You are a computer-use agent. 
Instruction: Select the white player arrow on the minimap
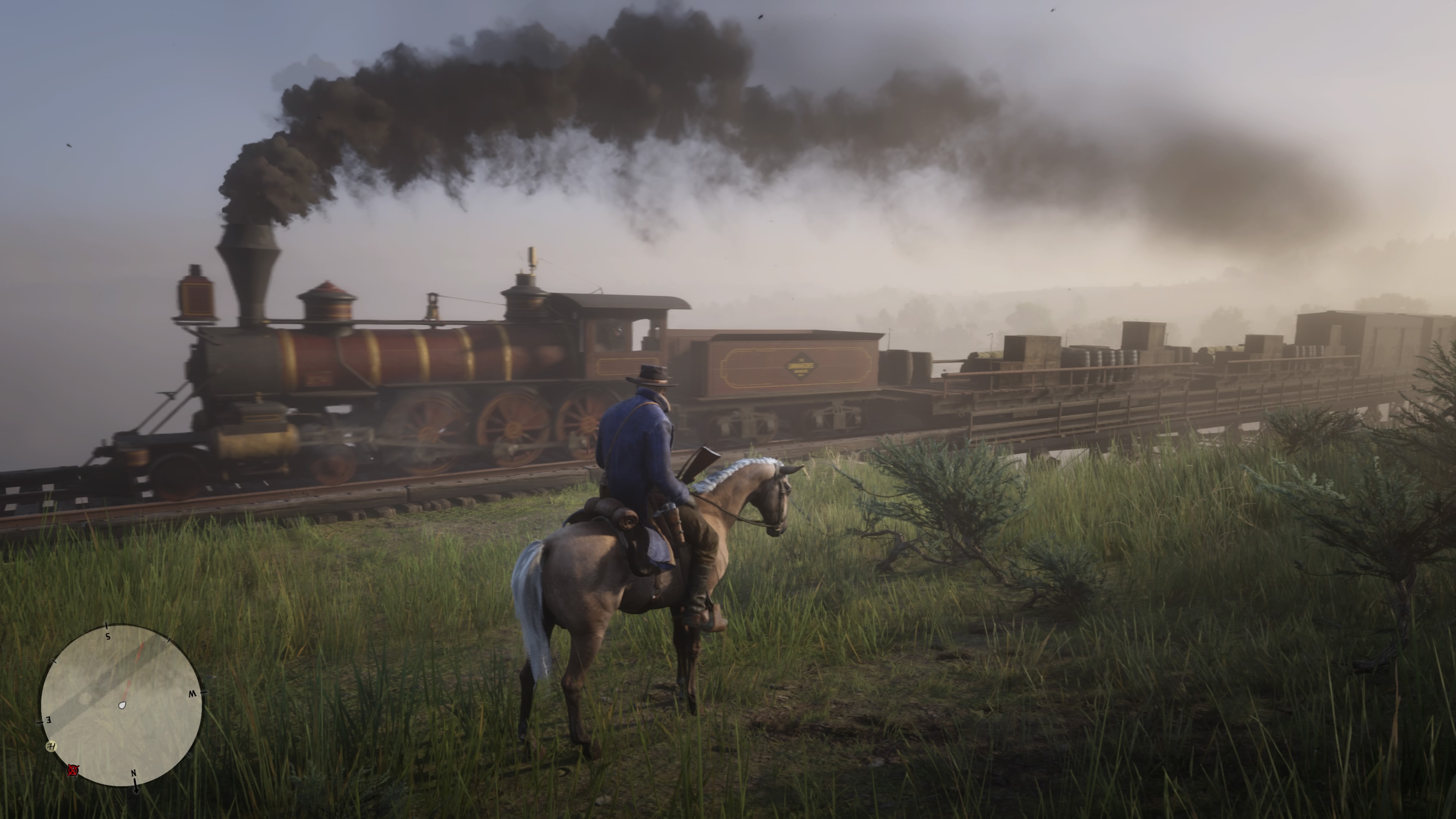(122, 706)
